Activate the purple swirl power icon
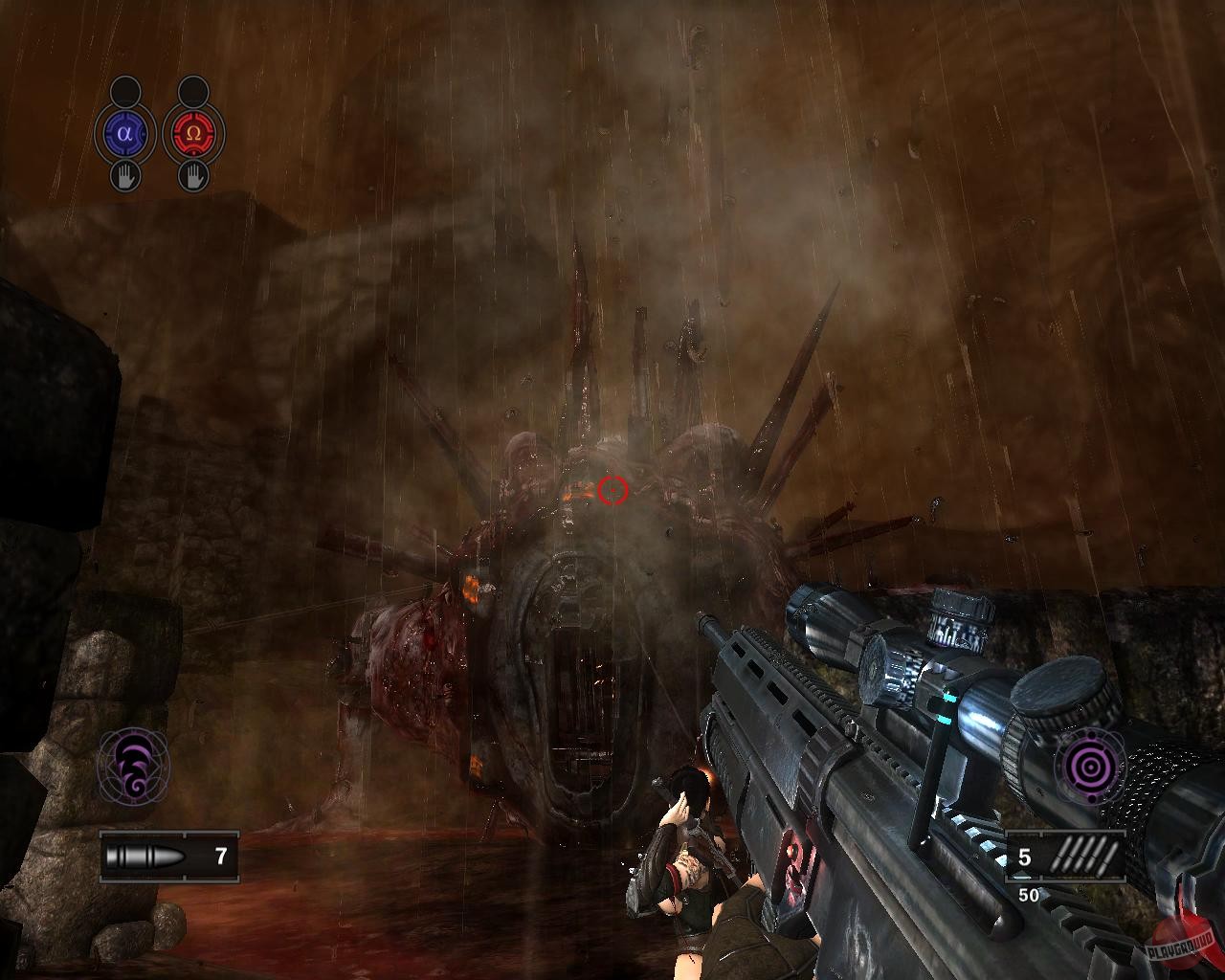 point(131,765)
